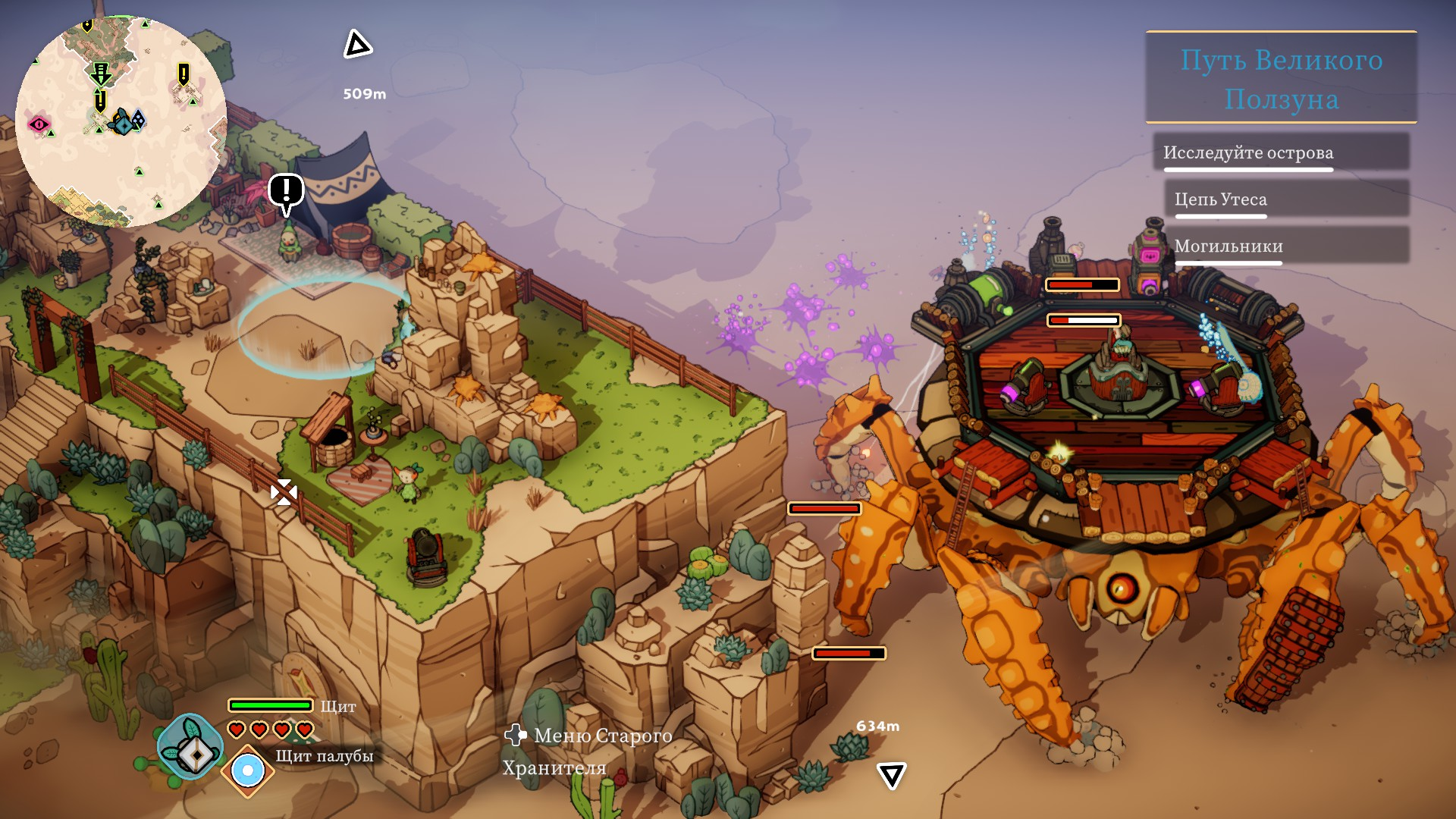
Task: Select the green arrow marker on minimap
Action: [100, 74]
